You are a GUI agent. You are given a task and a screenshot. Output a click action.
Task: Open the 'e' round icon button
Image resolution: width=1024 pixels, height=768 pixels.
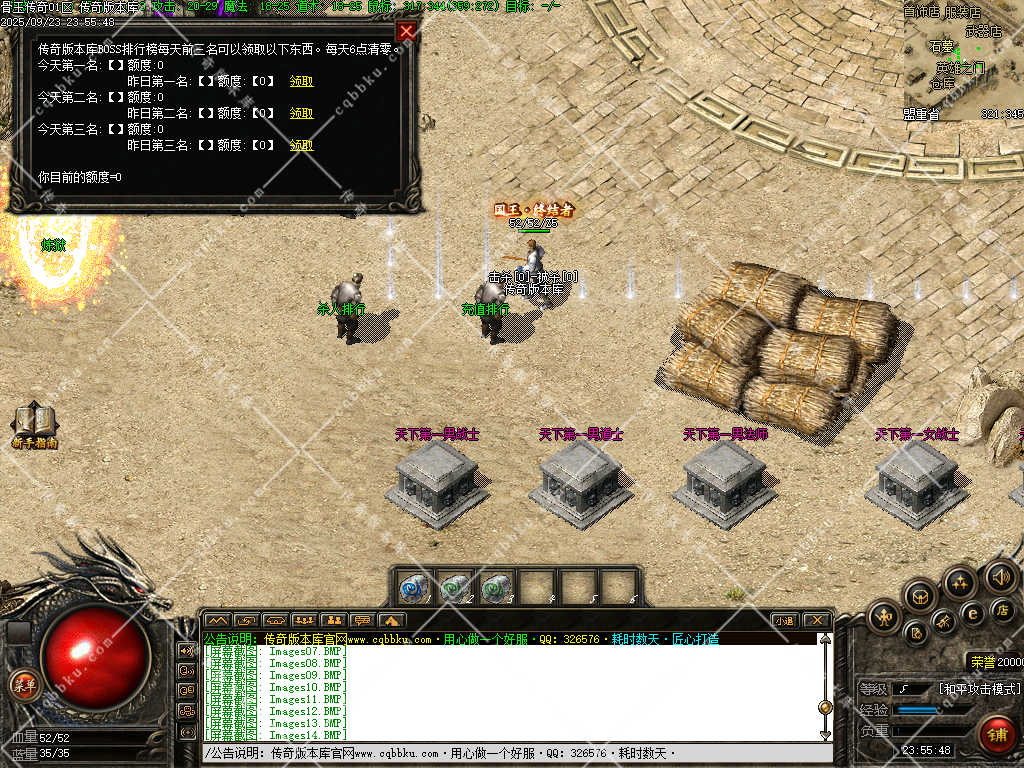tap(972, 613)
